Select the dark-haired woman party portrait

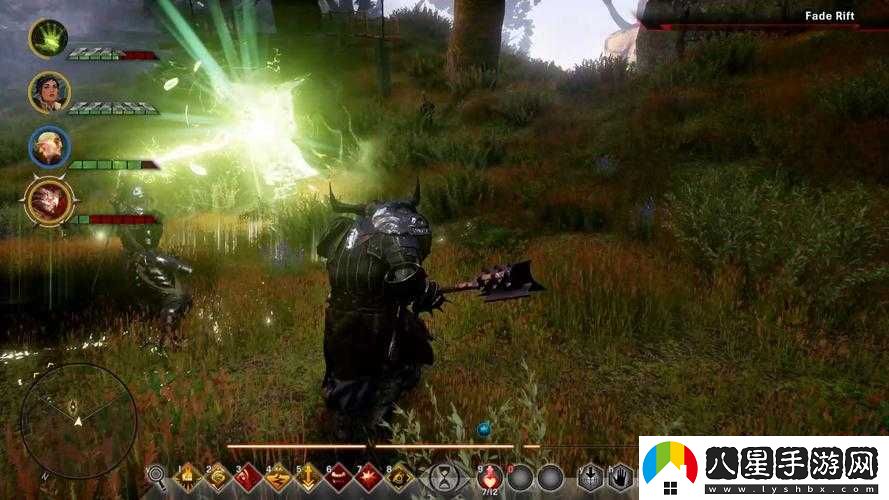point(48,91)
